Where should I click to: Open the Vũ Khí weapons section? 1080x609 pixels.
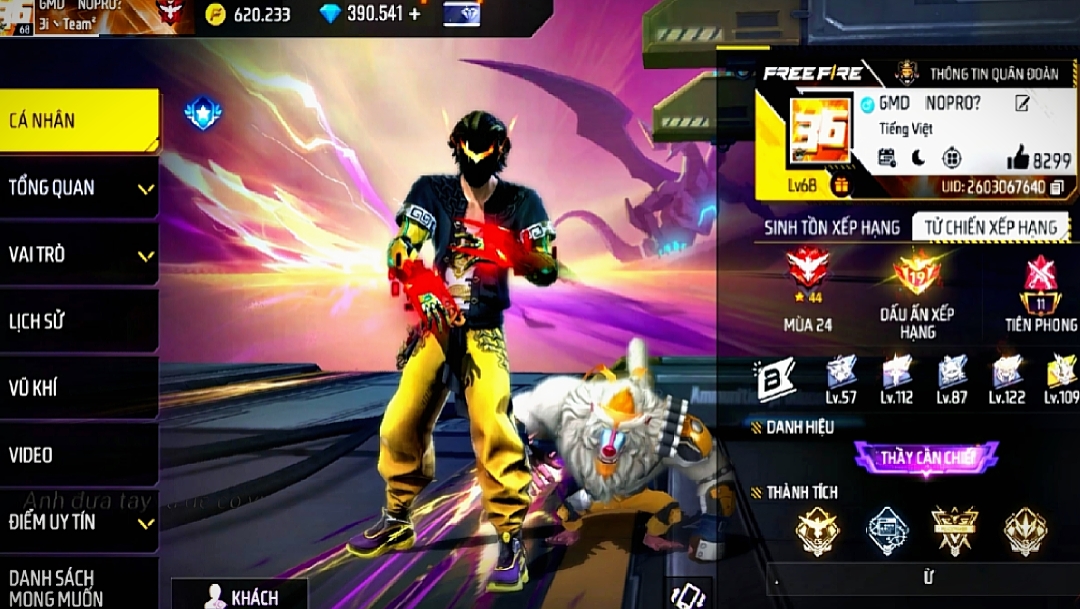pyautogui.click(x=78, y=388)
